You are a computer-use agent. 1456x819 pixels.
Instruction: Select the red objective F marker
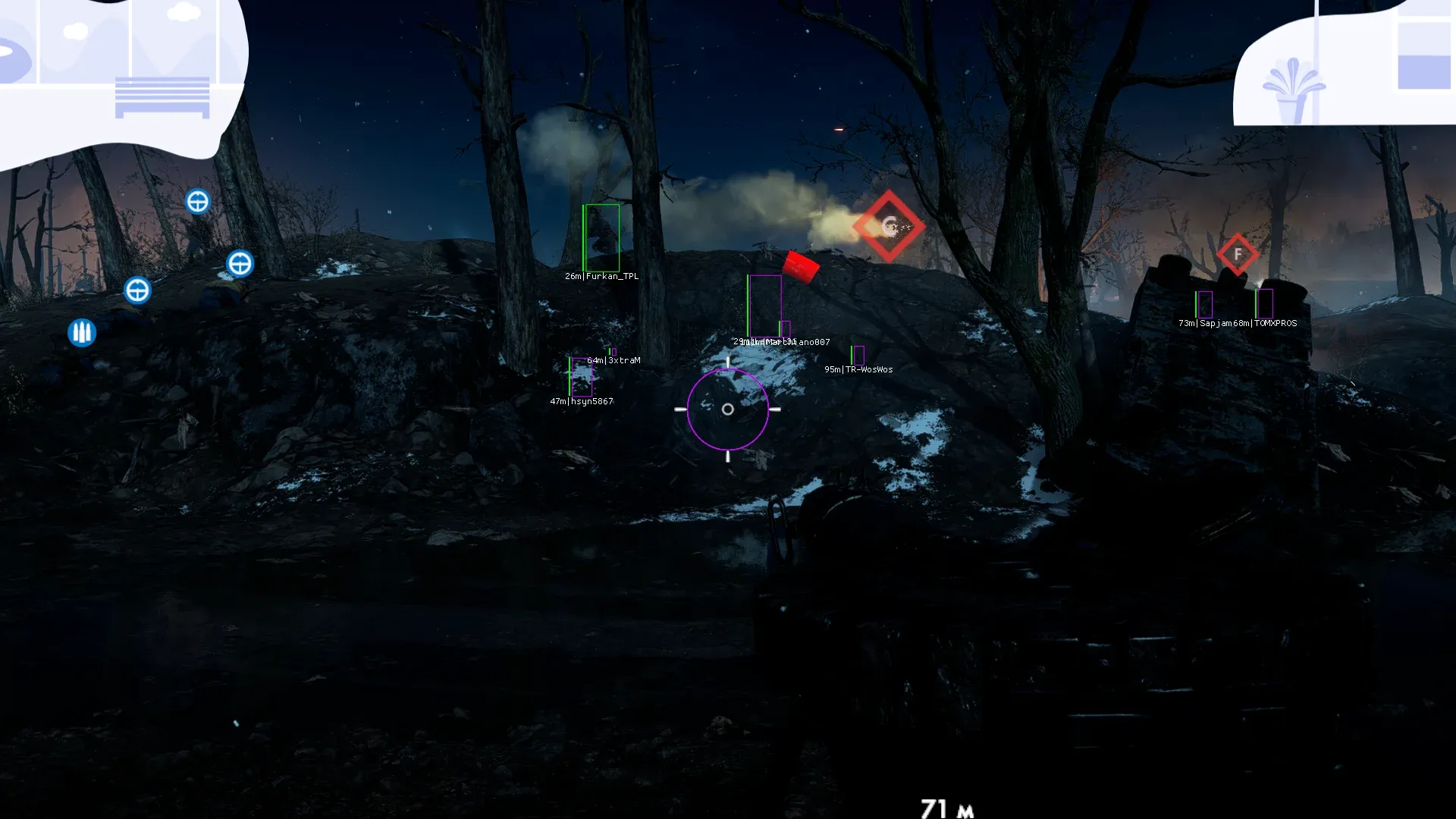tap(1238, 254)
